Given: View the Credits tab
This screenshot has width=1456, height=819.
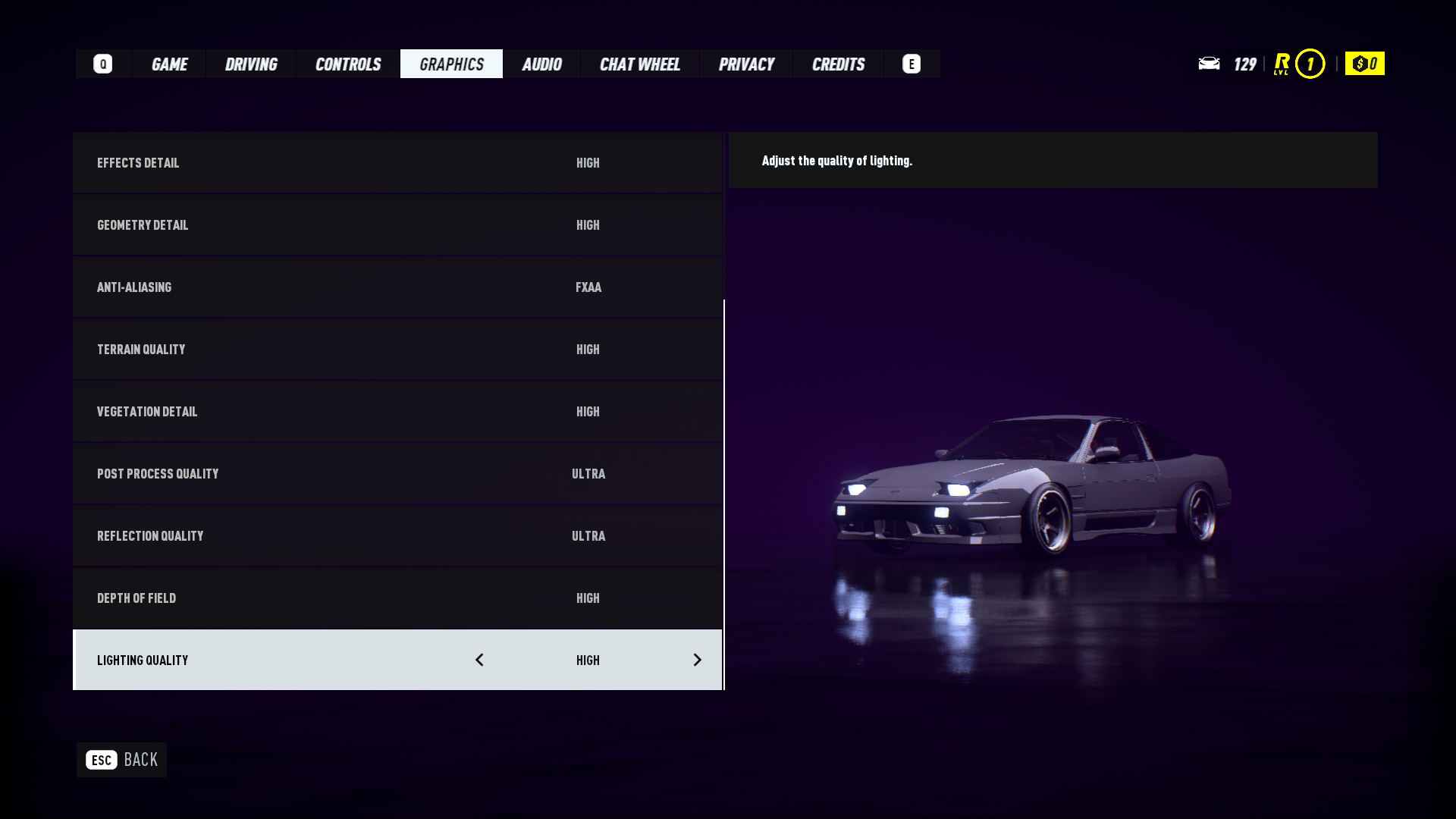Looking at the screenshot, I should (838, 64).
